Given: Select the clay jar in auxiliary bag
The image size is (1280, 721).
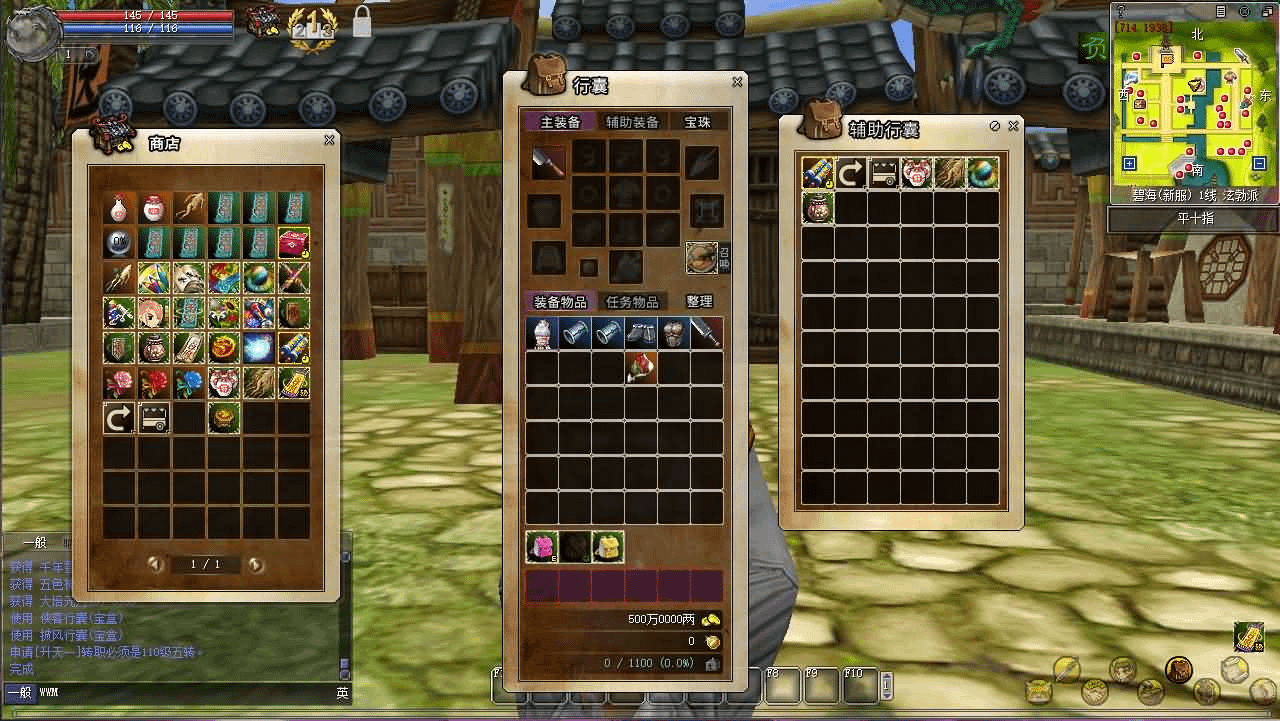Looking at the screenshot, I should (818, 207).
